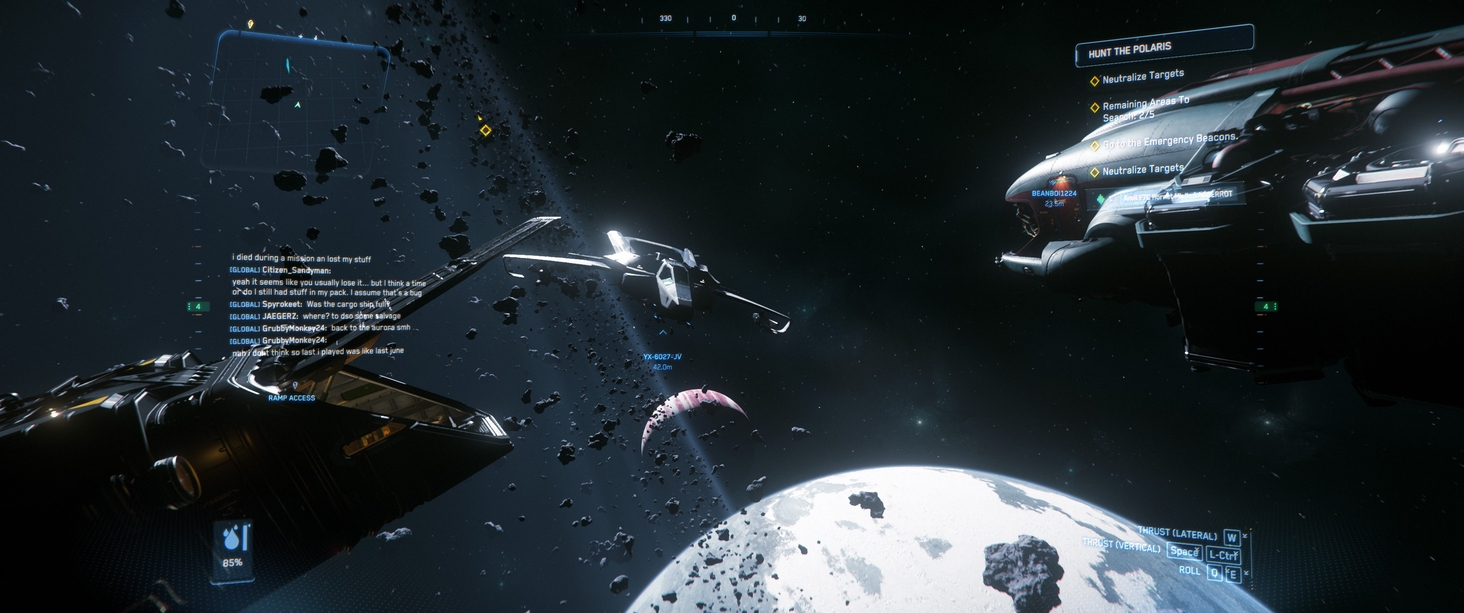Screen dimensions: 1464x613
Task: Select the yellow diamond objective marker
Action: click(x=486, y=131)
